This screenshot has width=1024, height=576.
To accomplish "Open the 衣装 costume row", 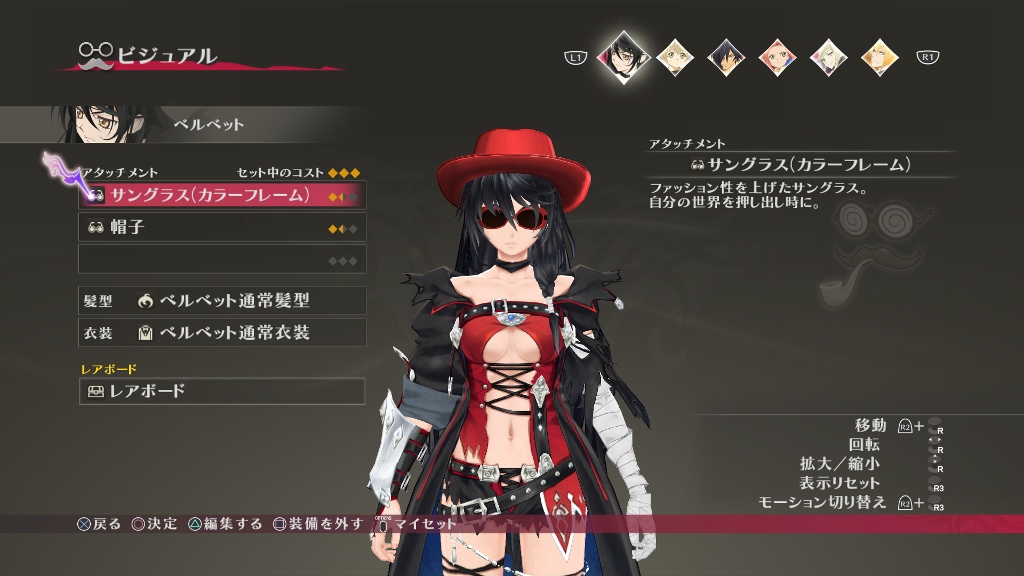I will click(222, 332).
